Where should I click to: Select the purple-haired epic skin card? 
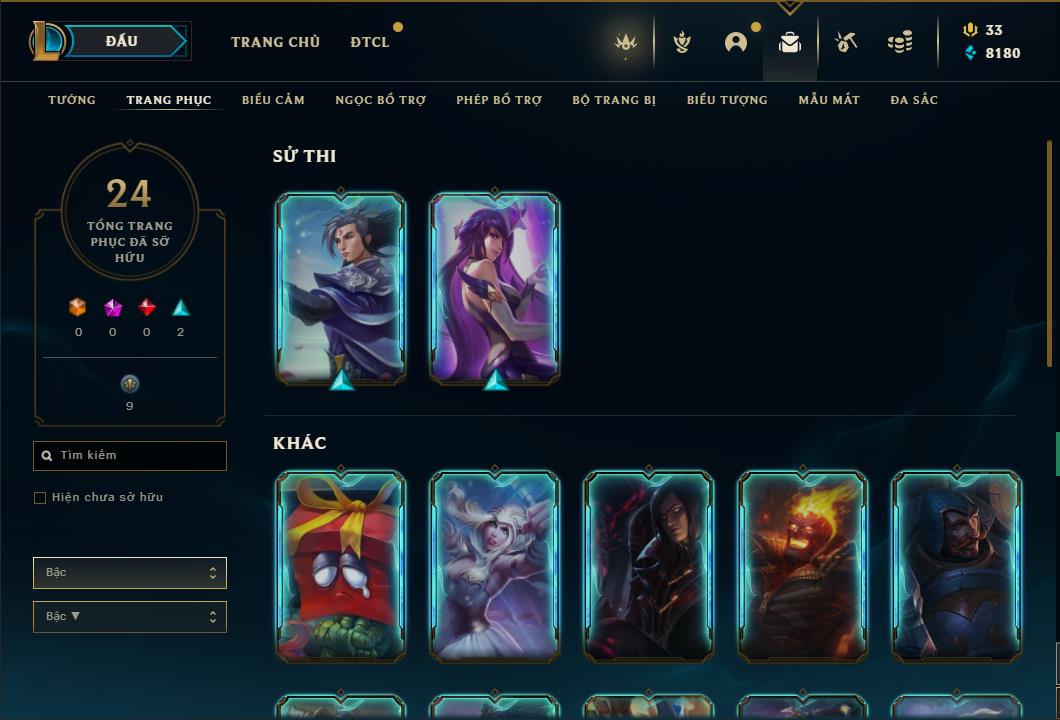pos(495,288)
